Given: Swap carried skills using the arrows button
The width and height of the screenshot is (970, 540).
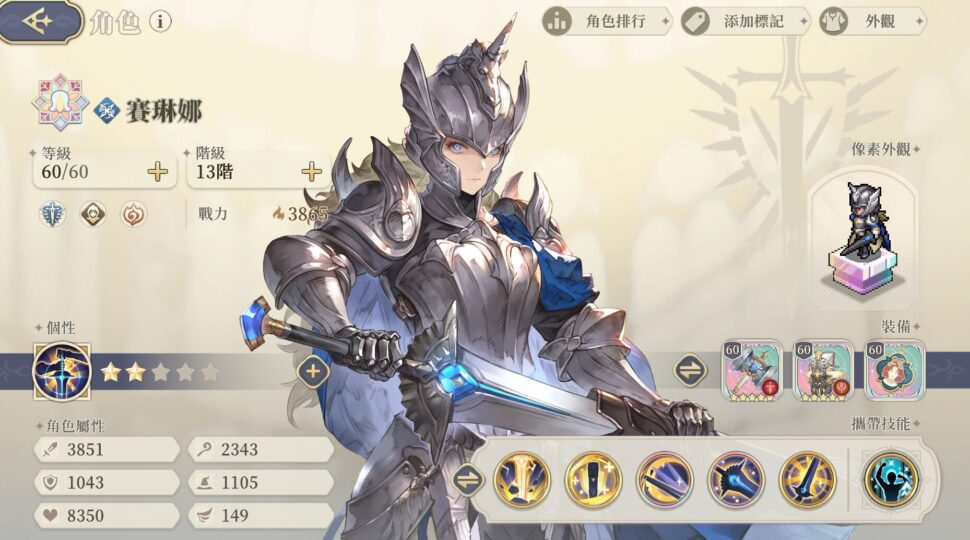Looking at the screenshot, I should [x=466, y=478].
